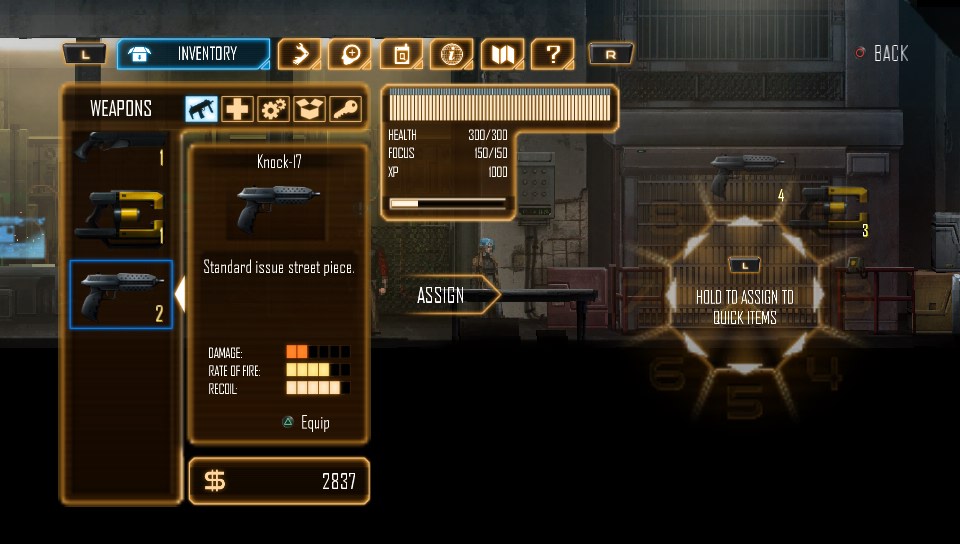Click the Assign arrow button

[x=445, y=295]
